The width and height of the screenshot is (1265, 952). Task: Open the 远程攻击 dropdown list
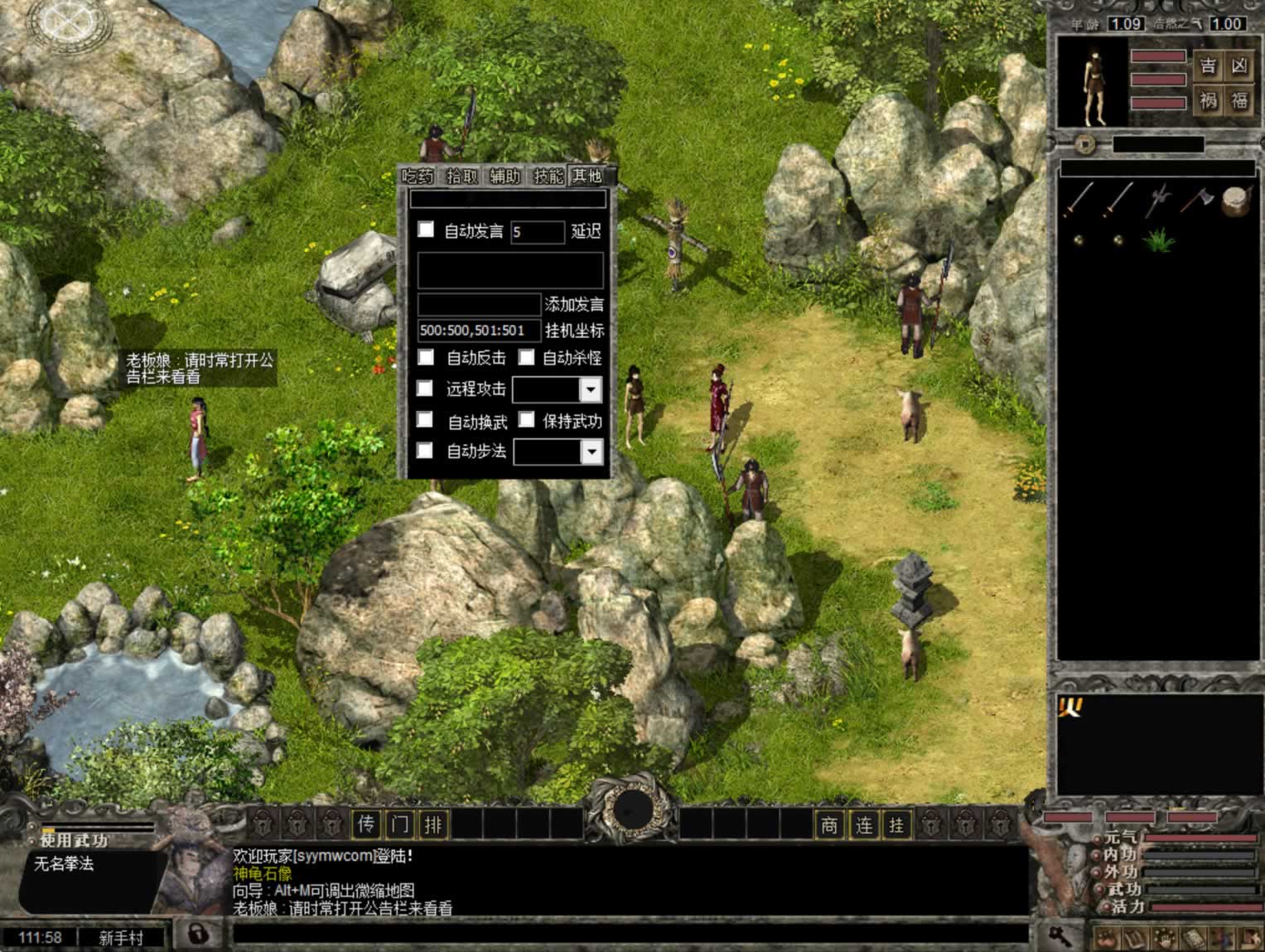click(x=590, y=389)
